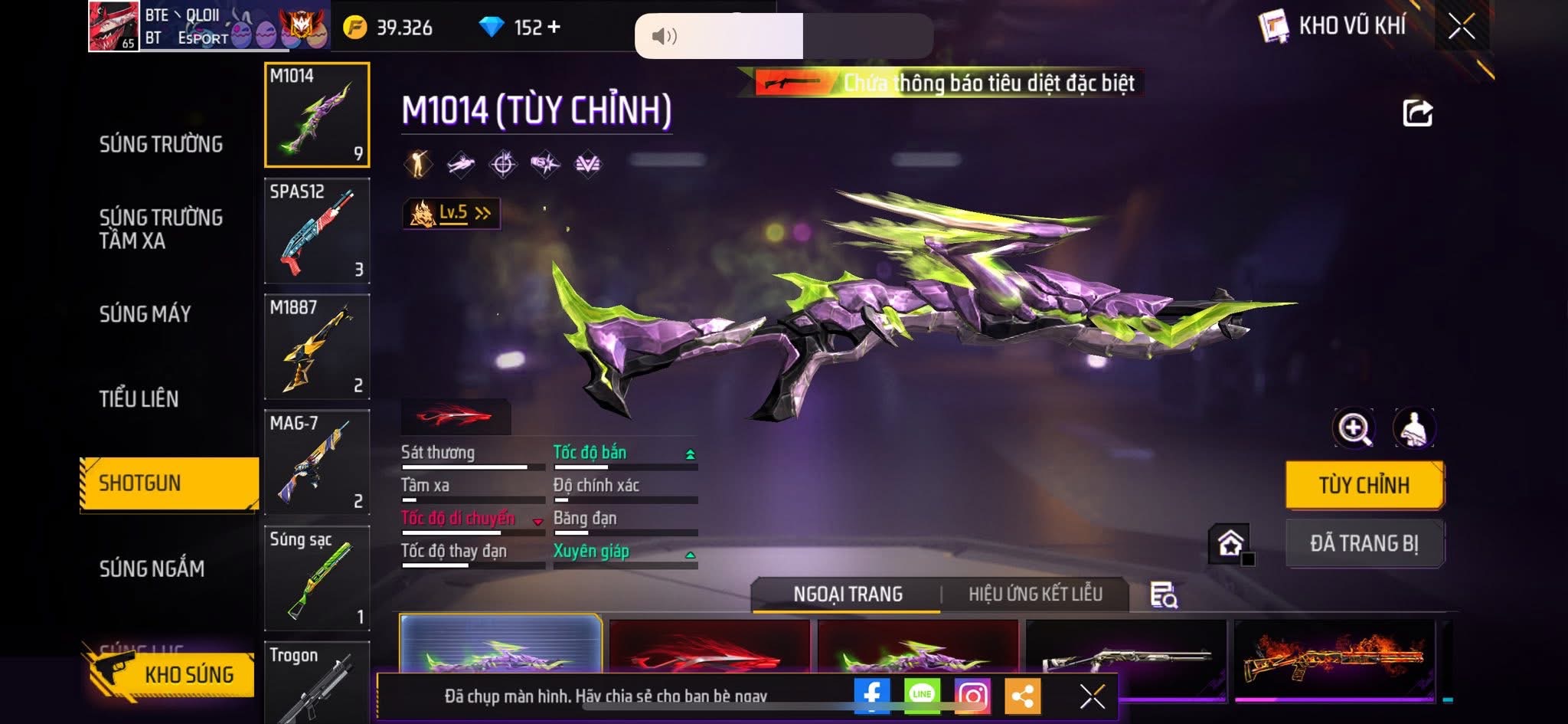Select the flaming orange skin thumbnail
The height and width of the screenshot is (724, 1568).
(1334, 657)
